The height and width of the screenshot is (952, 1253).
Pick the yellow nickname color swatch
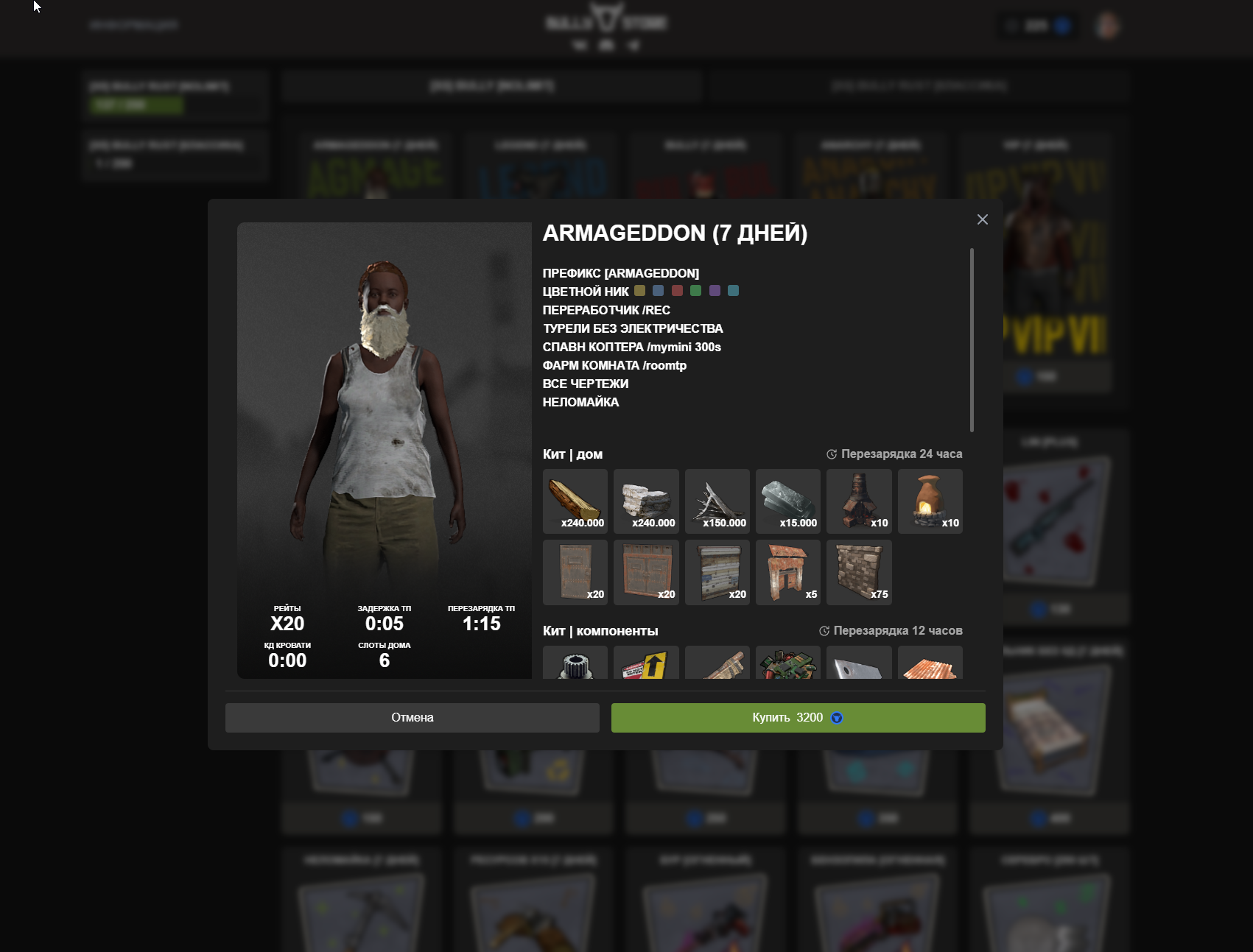(x=639, y=291)
